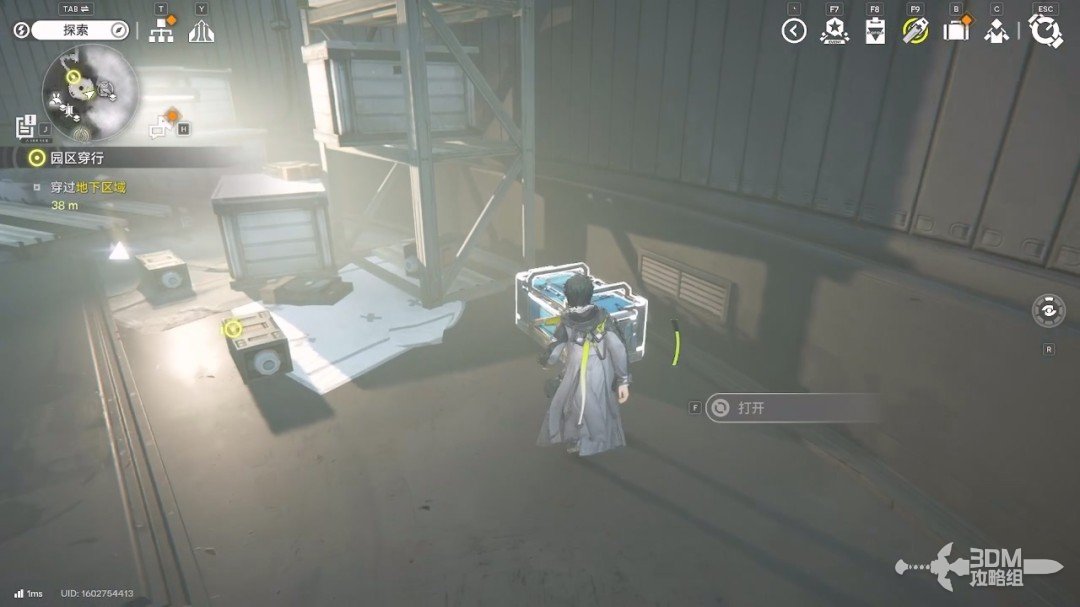Open the circular minimap
The height and width of the screenshot is (607, 1080).
coord(90,92)
